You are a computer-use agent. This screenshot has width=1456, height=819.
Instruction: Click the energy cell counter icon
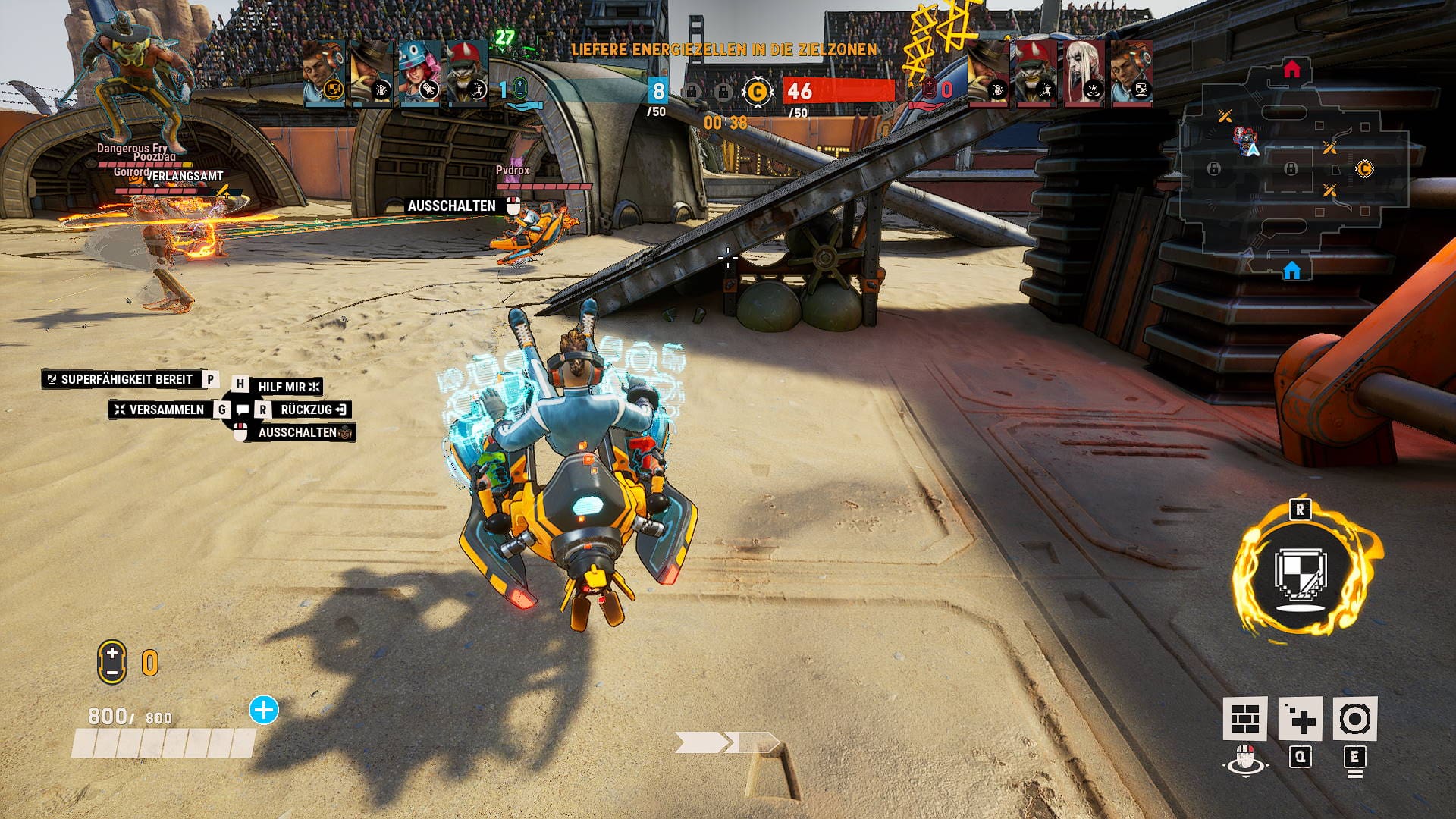click(112, 662)
